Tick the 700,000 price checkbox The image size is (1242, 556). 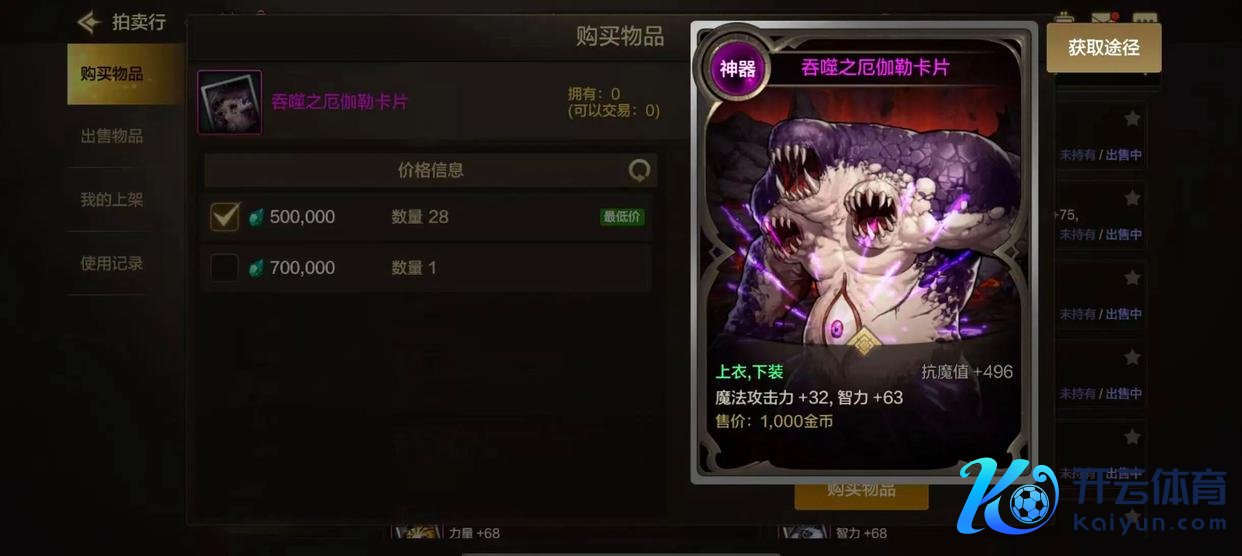225,267
